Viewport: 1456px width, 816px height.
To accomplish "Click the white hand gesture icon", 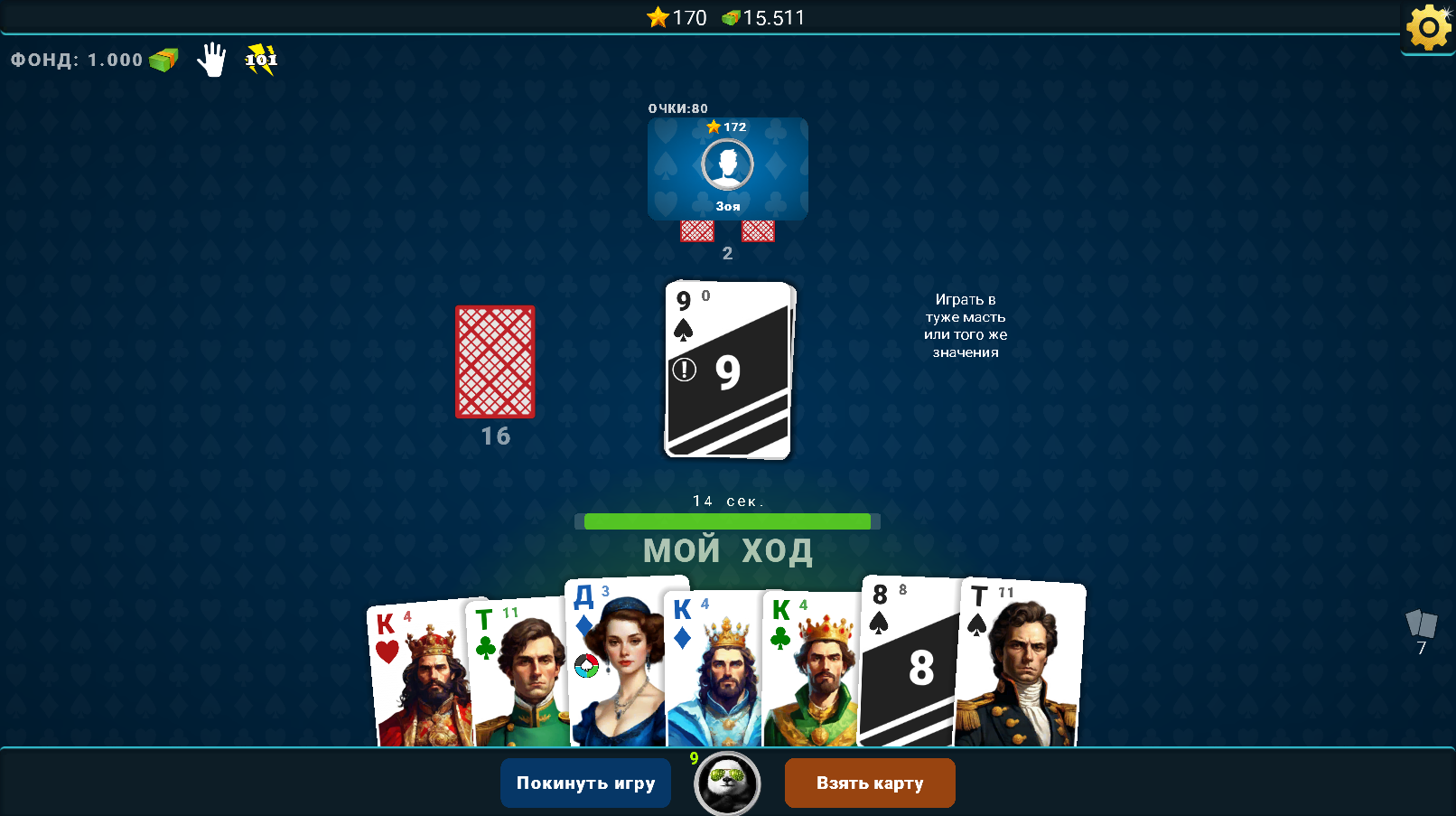I will (x=211, y=61).
